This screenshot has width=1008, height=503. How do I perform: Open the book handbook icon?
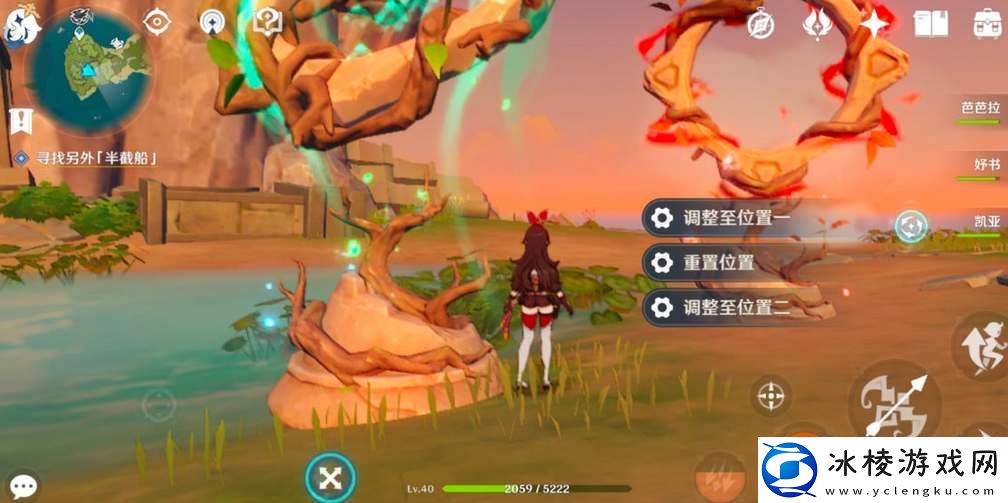coord(931,24)
